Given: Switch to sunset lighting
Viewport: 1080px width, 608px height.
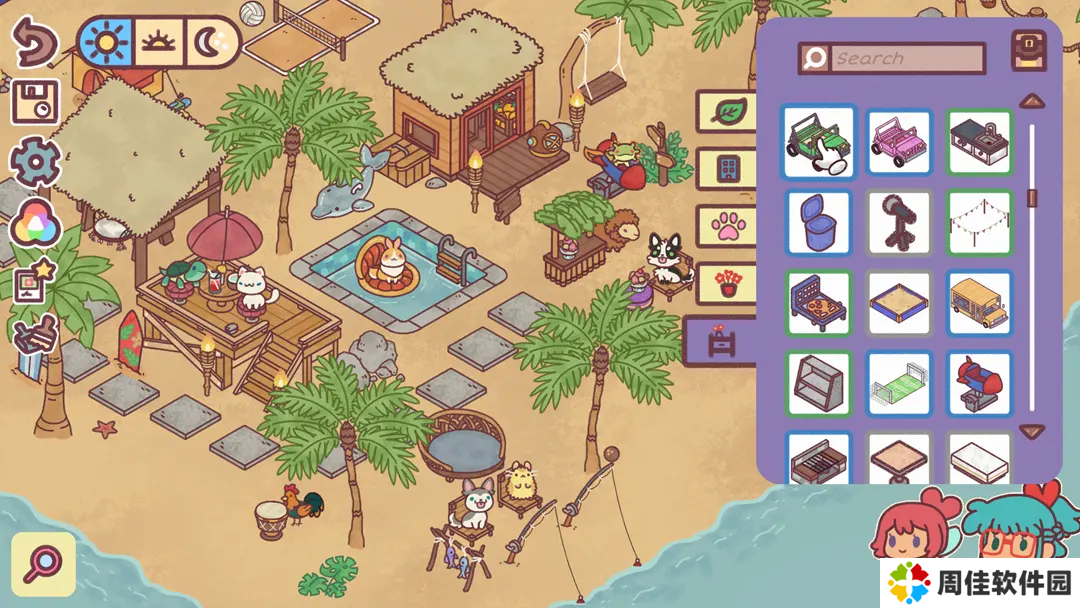Looking at the screenshot, I should (x=159, y=41).
